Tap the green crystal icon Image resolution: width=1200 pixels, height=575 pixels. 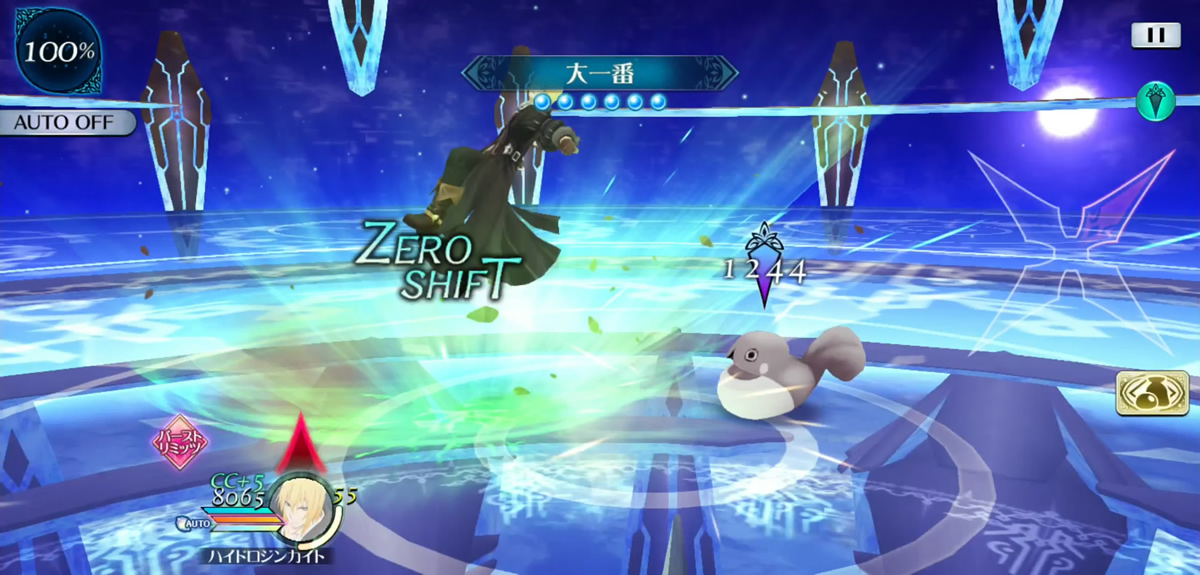(x=1155, y=101)
